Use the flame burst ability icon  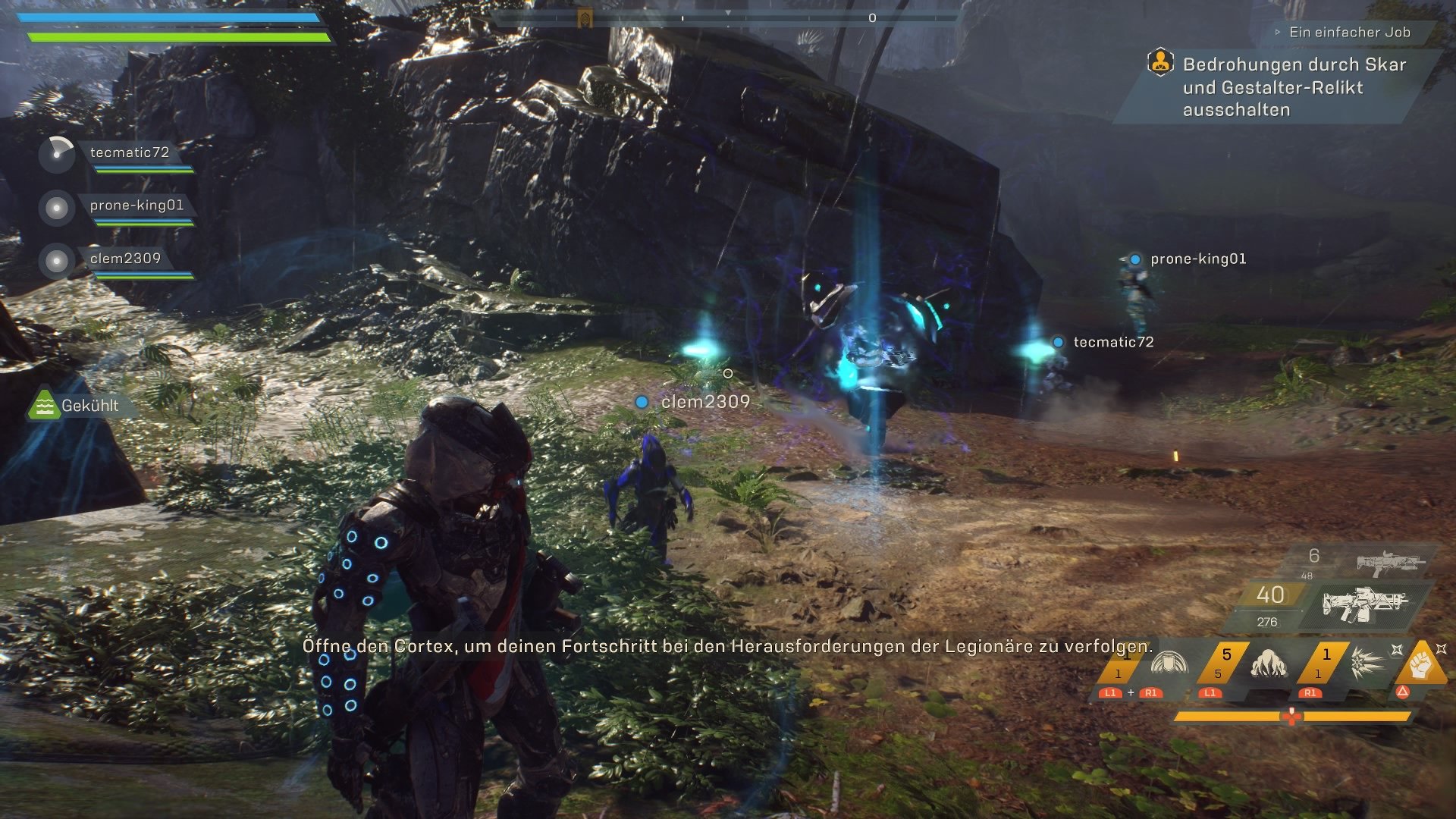(1269, 663)
